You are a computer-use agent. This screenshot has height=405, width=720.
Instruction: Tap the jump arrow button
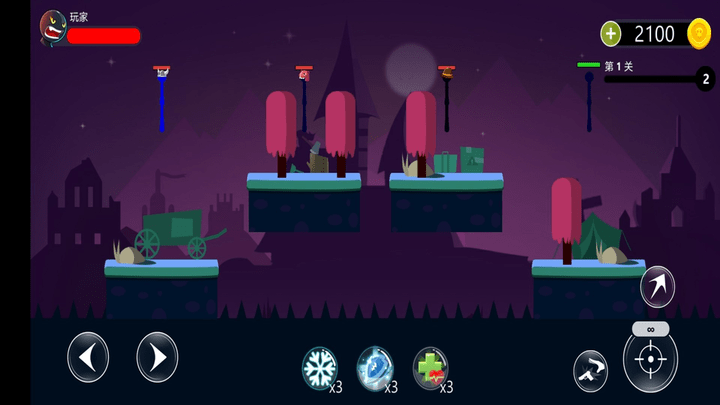[x=657, y=287]
